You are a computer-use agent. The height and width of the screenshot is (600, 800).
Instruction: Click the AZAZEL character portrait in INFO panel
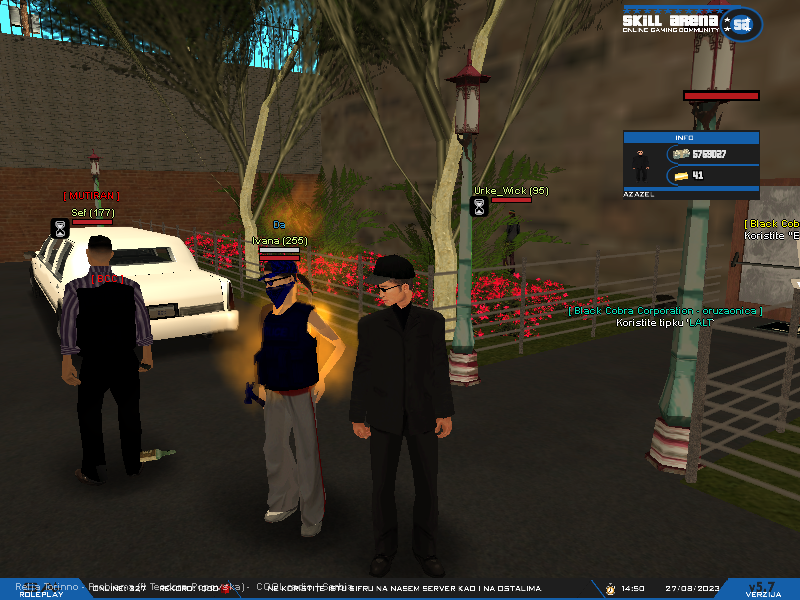[640, 165]
